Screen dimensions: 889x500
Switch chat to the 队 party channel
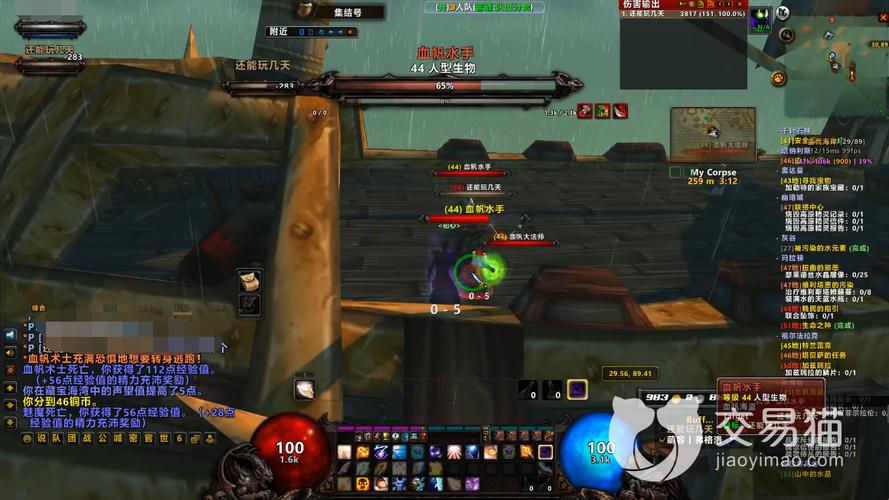56,438
